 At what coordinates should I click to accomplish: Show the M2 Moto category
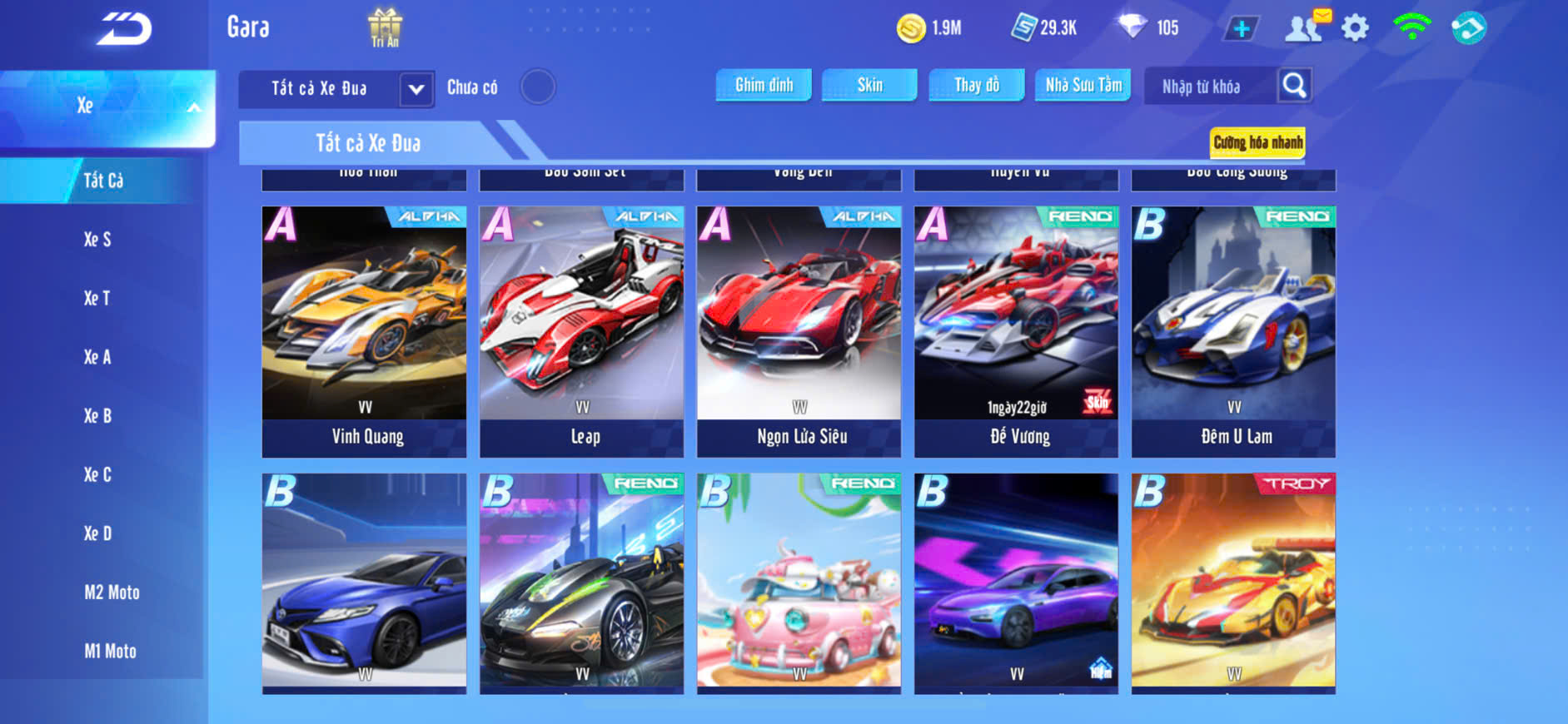coord(112,593)
